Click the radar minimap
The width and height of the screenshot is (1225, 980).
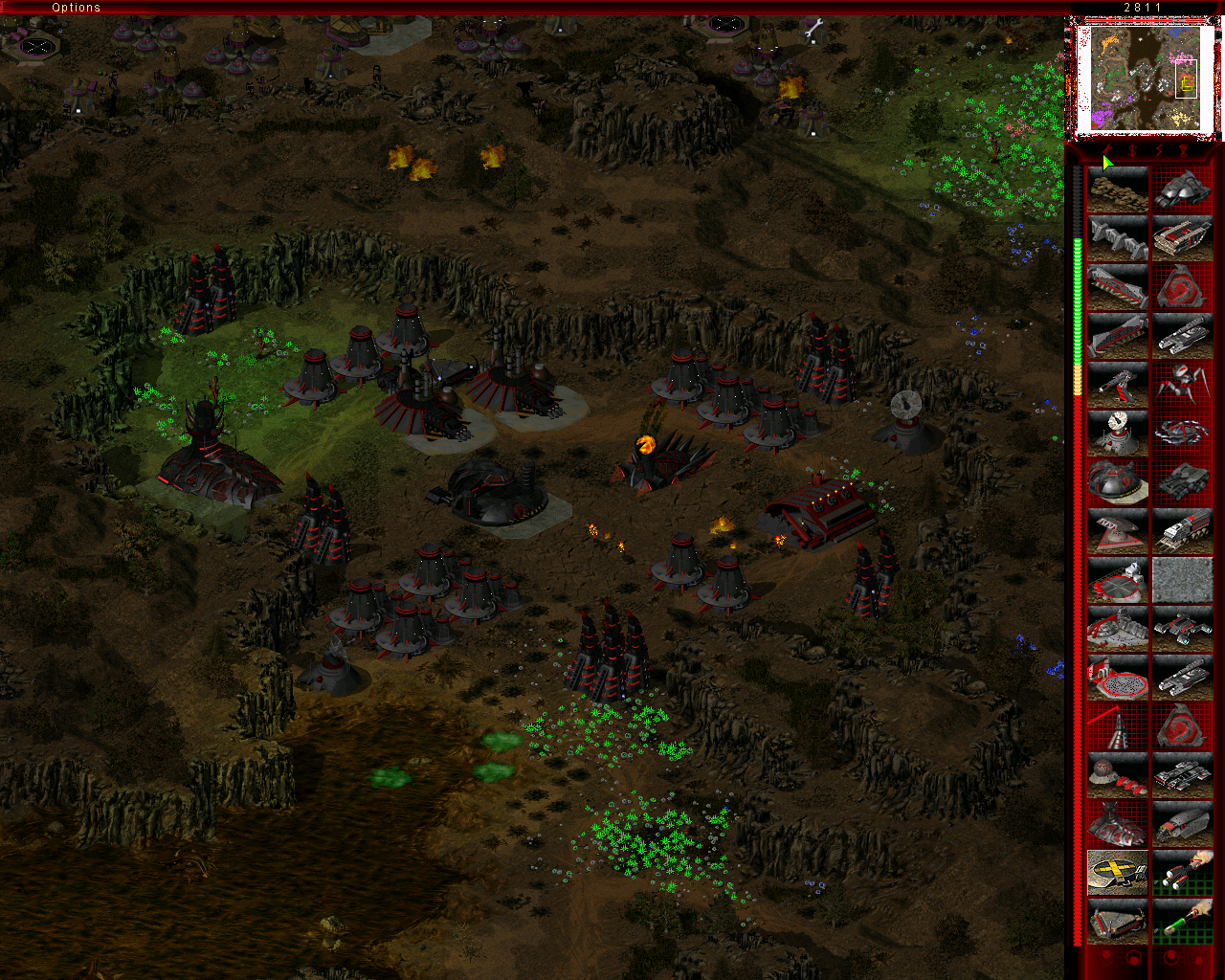[1145, 78]
